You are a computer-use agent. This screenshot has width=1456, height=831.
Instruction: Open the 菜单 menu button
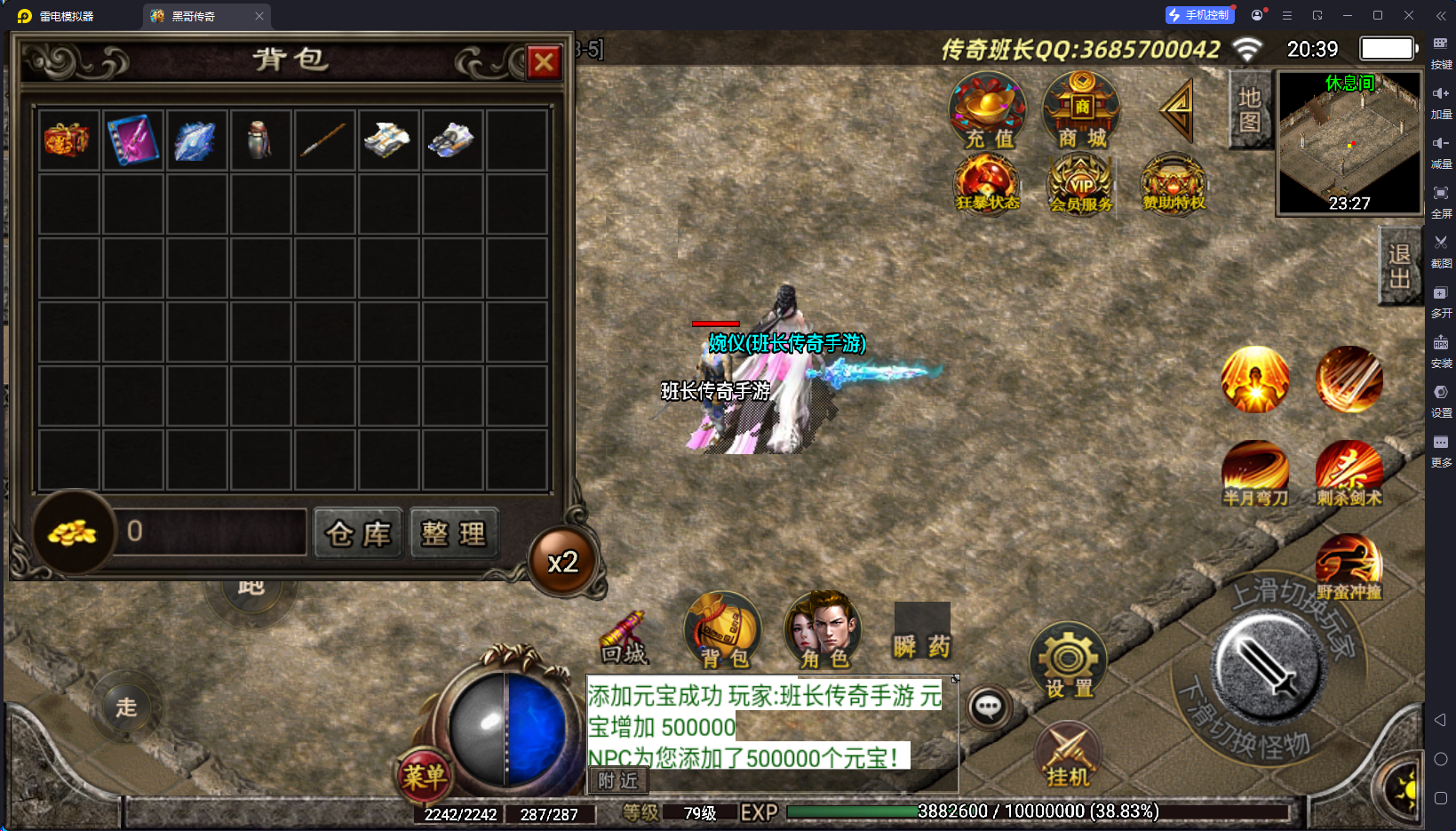click(x=424, y=776)
